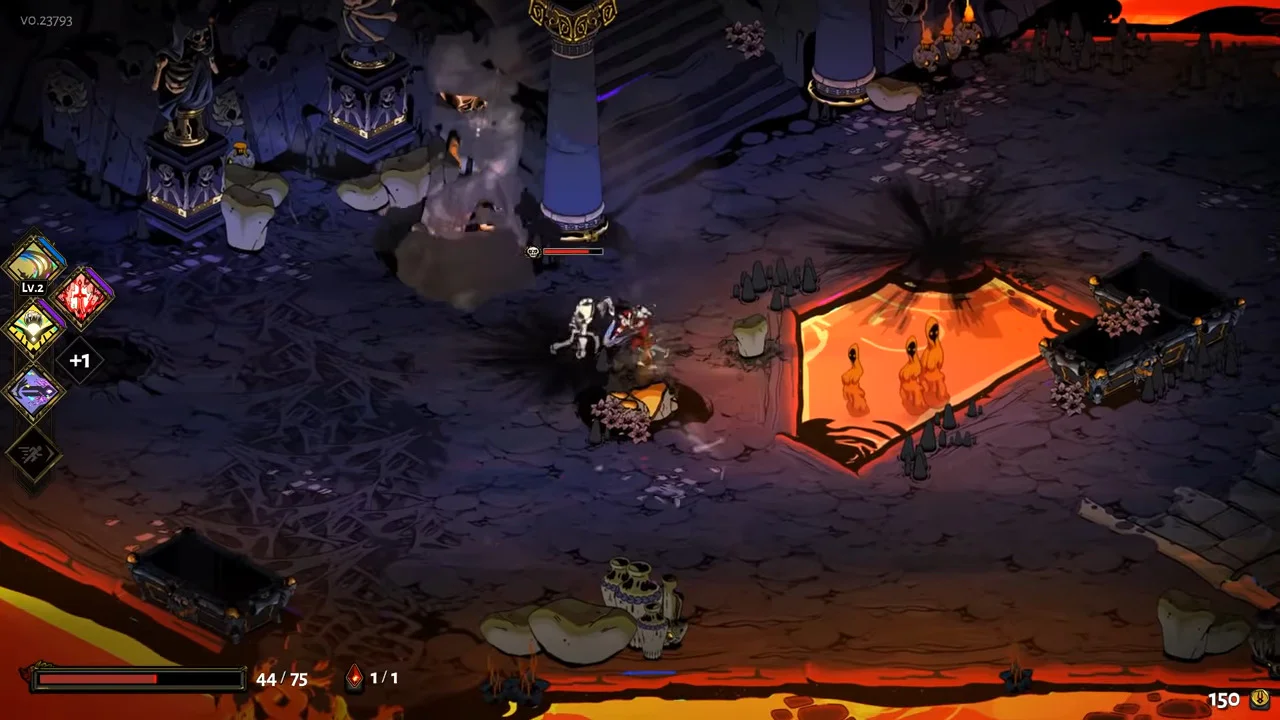Click the gold obol currency icon

(x=1259, y=699)
